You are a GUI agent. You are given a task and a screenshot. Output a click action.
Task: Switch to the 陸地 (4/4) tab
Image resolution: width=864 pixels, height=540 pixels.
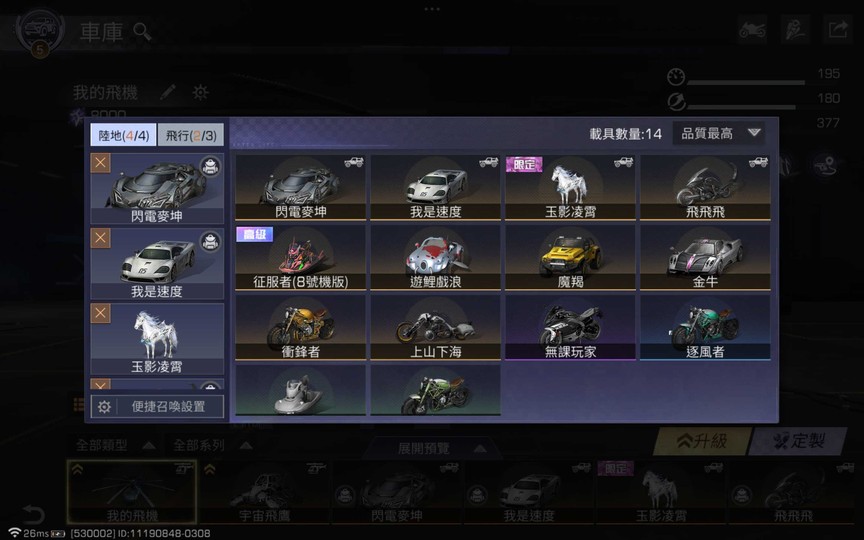(123, 135)
